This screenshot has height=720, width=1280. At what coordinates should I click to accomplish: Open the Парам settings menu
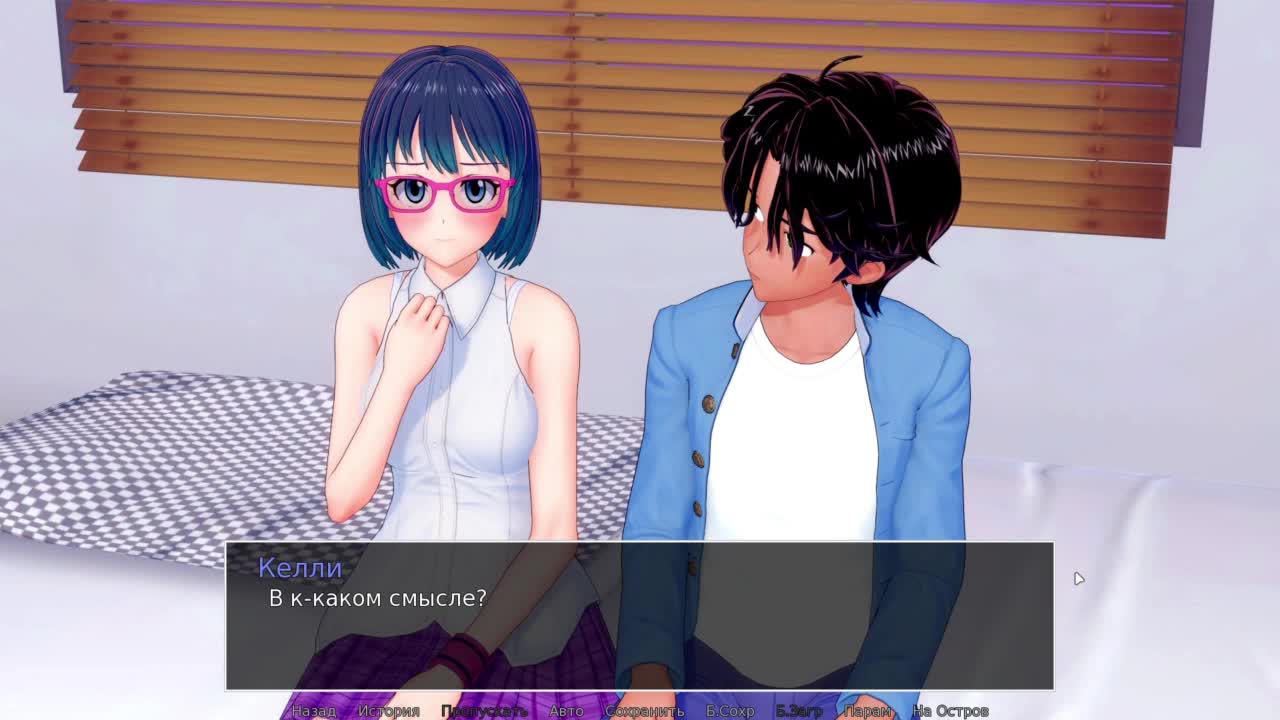[x=867, y=711]
